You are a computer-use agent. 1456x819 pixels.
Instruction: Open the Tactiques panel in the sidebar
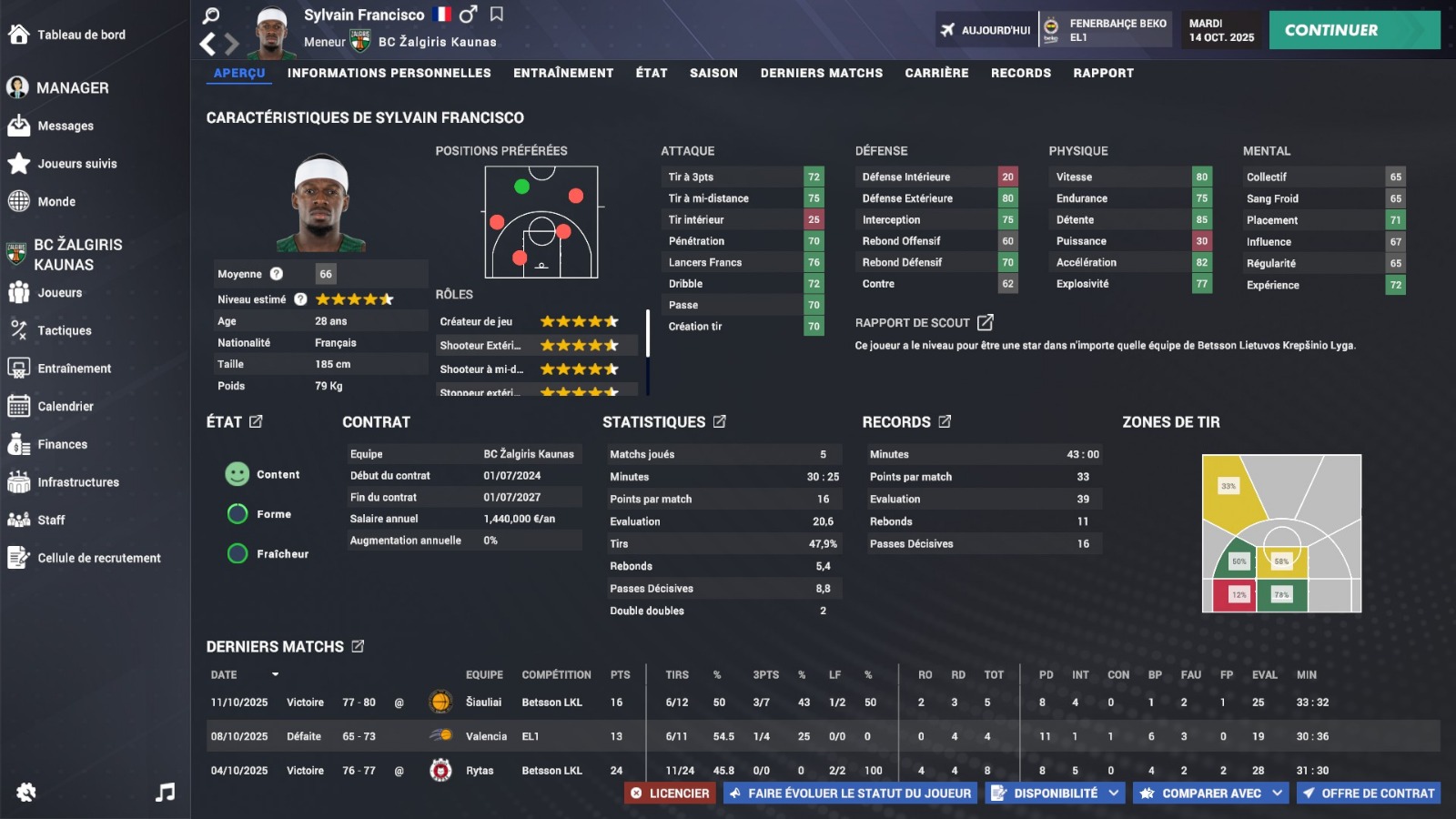tap(62, 330)
